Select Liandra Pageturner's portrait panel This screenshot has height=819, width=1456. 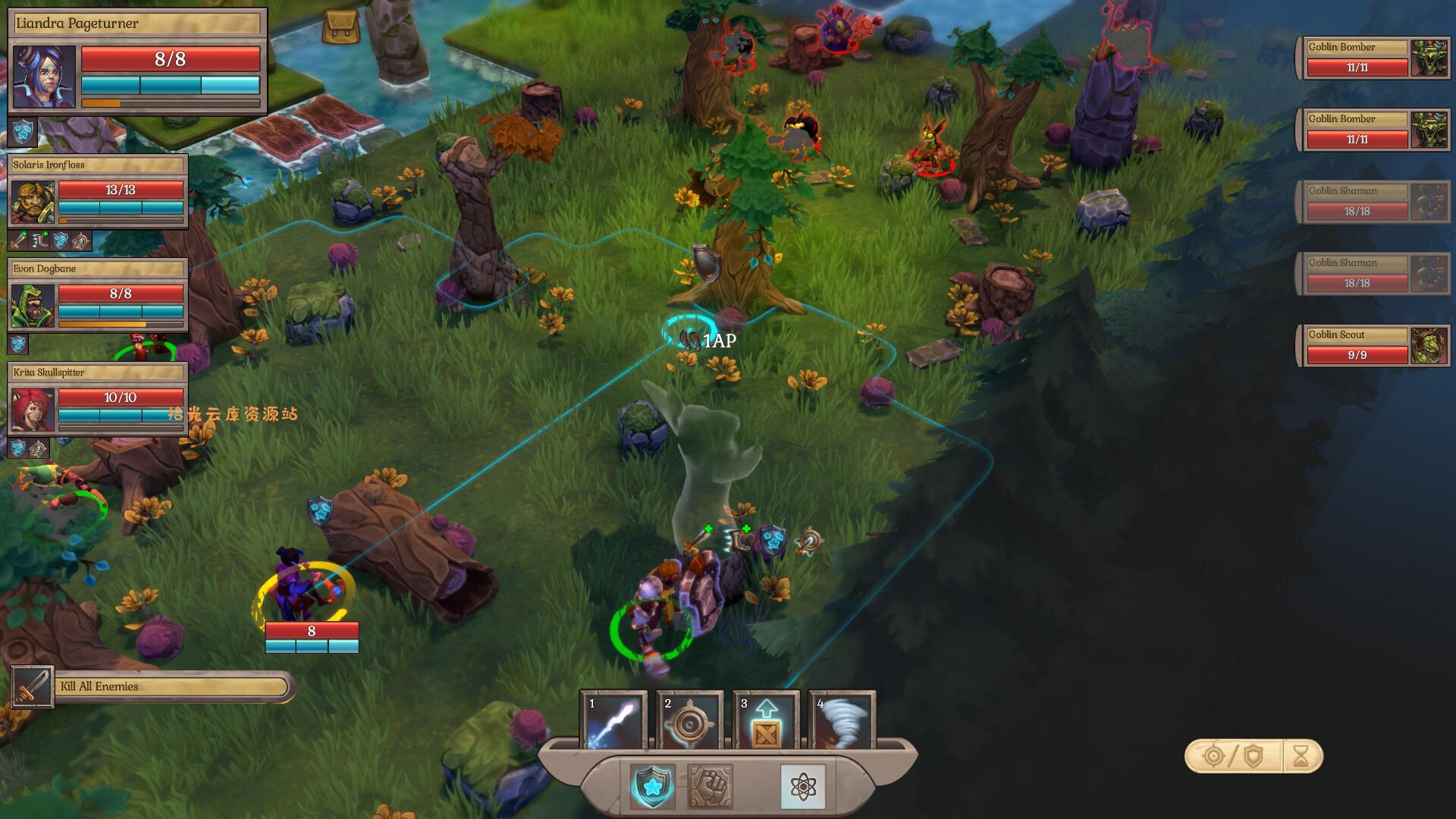(x=45, y=76)
